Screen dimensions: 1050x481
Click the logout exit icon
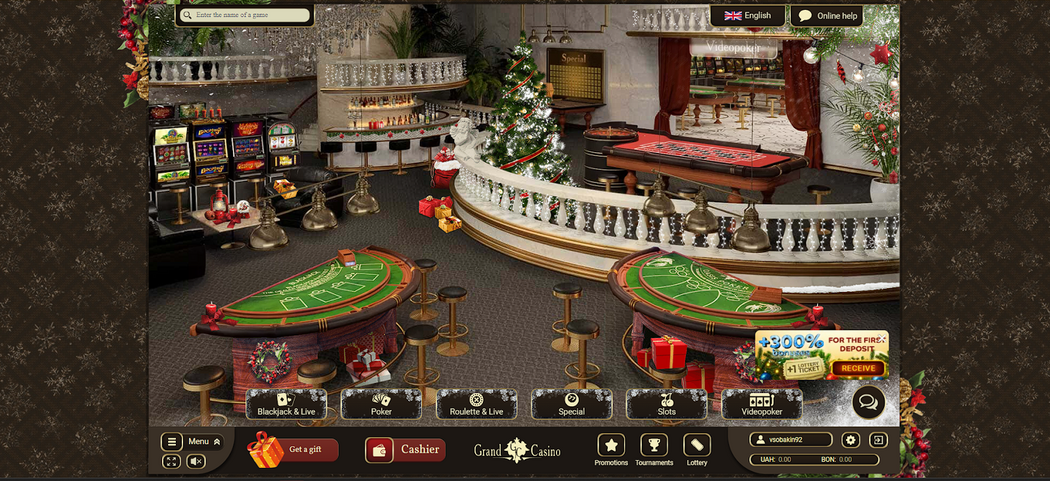coord(879,440)
